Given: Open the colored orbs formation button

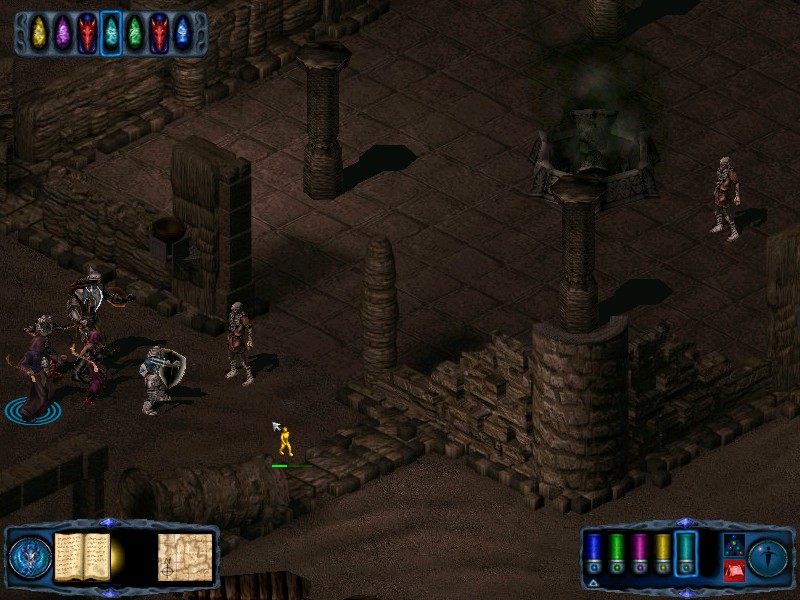Looking at the screenshot, I should point(733,545).
